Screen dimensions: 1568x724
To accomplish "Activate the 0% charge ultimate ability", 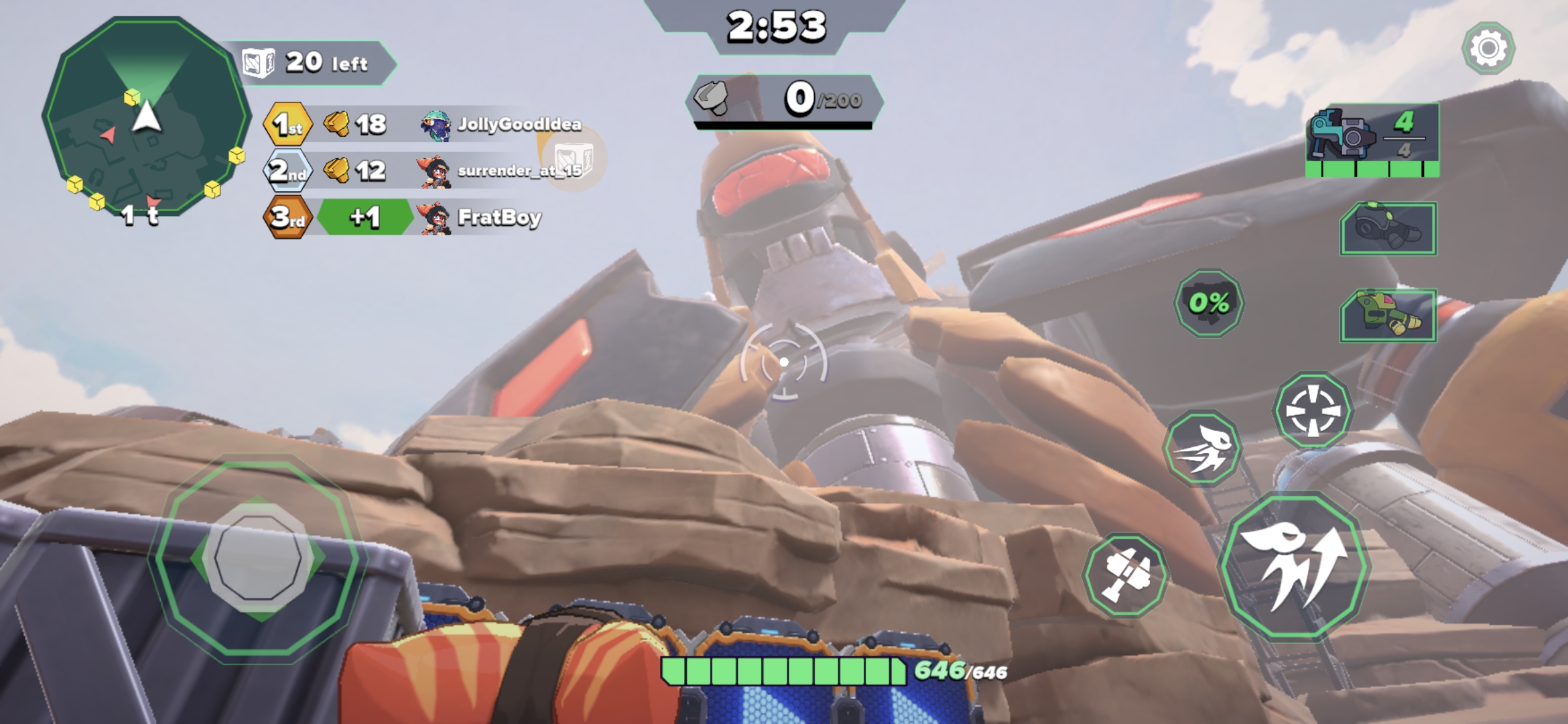I will [1210, 304].
